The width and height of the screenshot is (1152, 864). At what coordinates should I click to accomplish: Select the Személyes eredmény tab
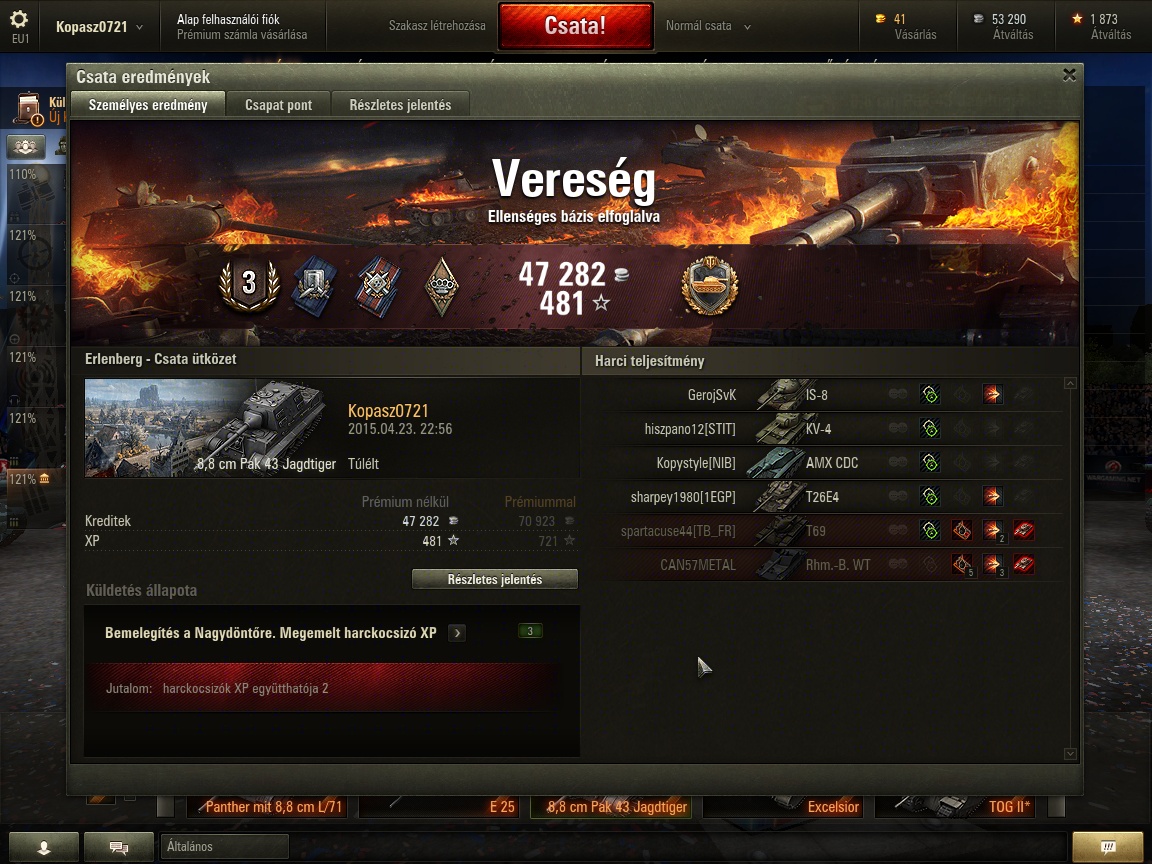coord(148,105)
